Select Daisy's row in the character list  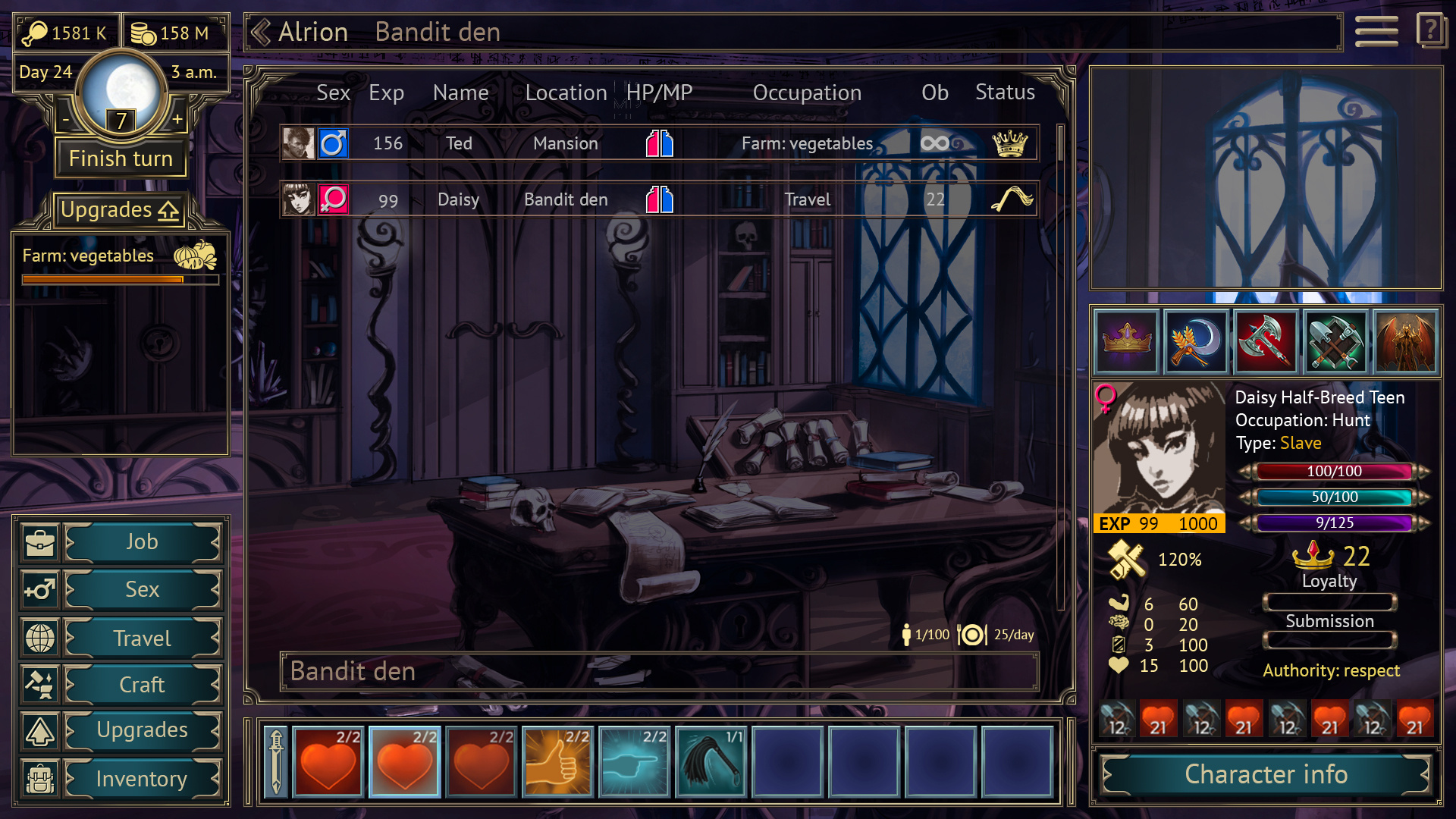pyautogui.click(x=658, y=199)
